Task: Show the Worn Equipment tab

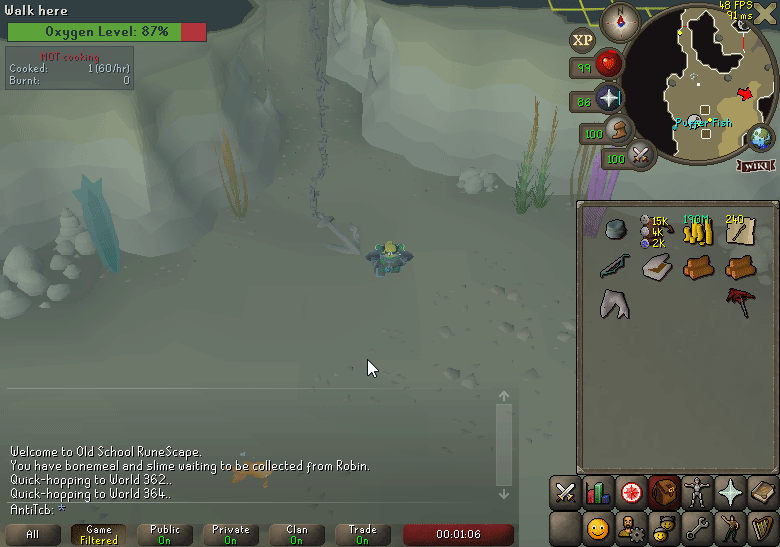Action: (x=696, y=493)
